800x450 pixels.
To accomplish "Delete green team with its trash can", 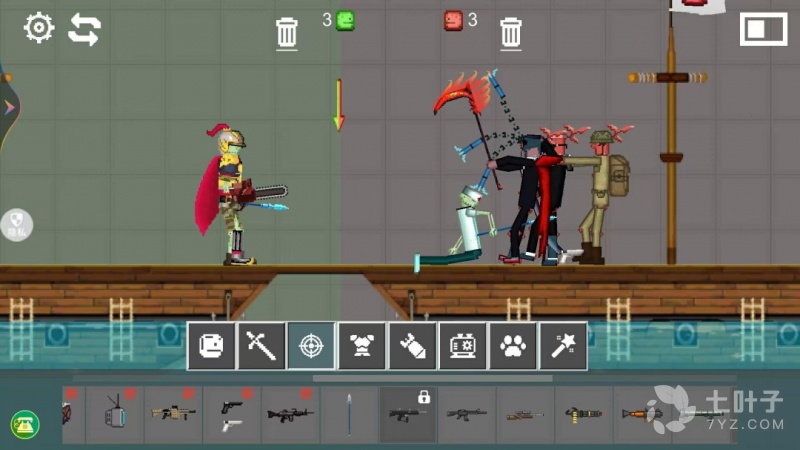I will coord(287,34).
